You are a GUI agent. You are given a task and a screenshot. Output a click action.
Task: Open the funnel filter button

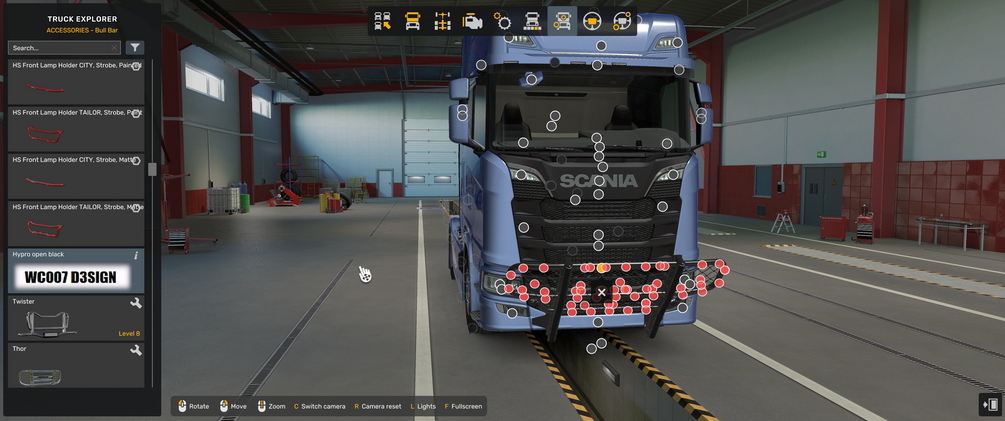[x=135, y=47]
